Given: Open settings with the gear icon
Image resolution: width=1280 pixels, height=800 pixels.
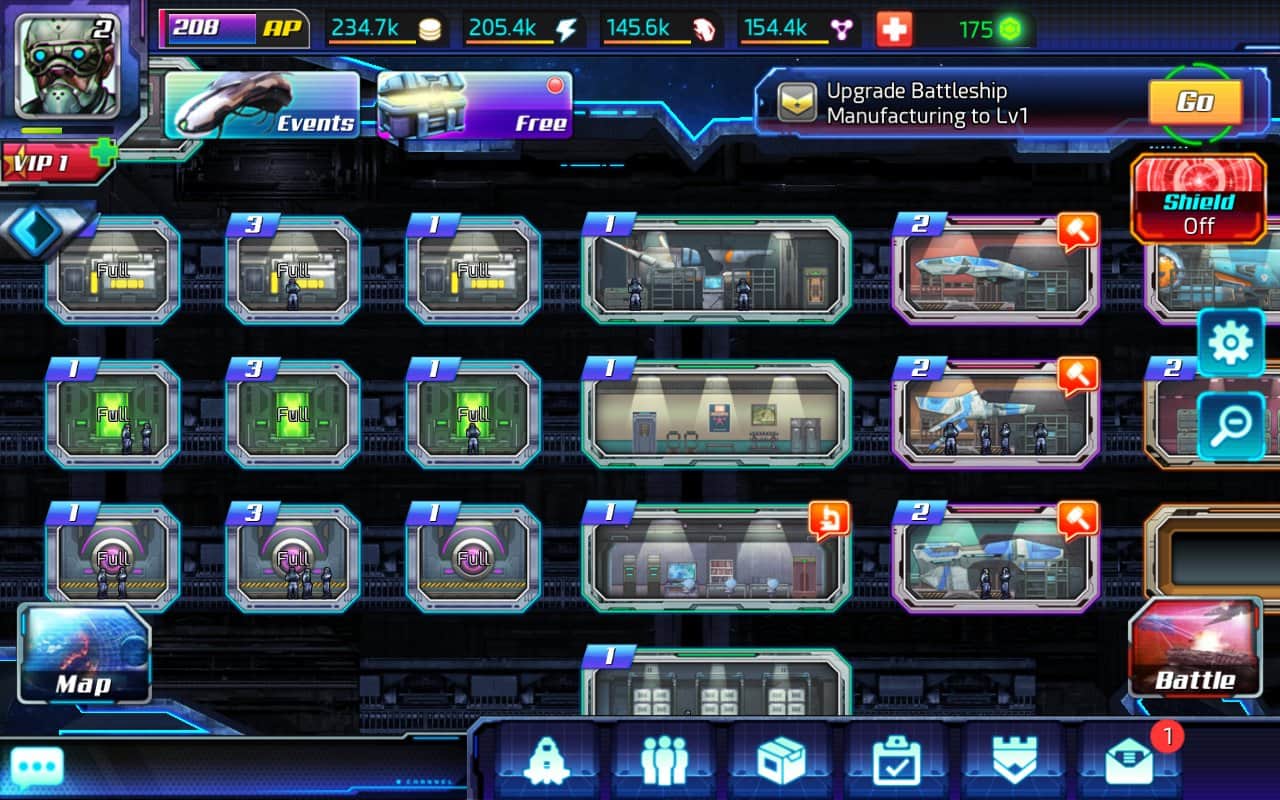Looking at the screenshot, I should point(1230,343).
